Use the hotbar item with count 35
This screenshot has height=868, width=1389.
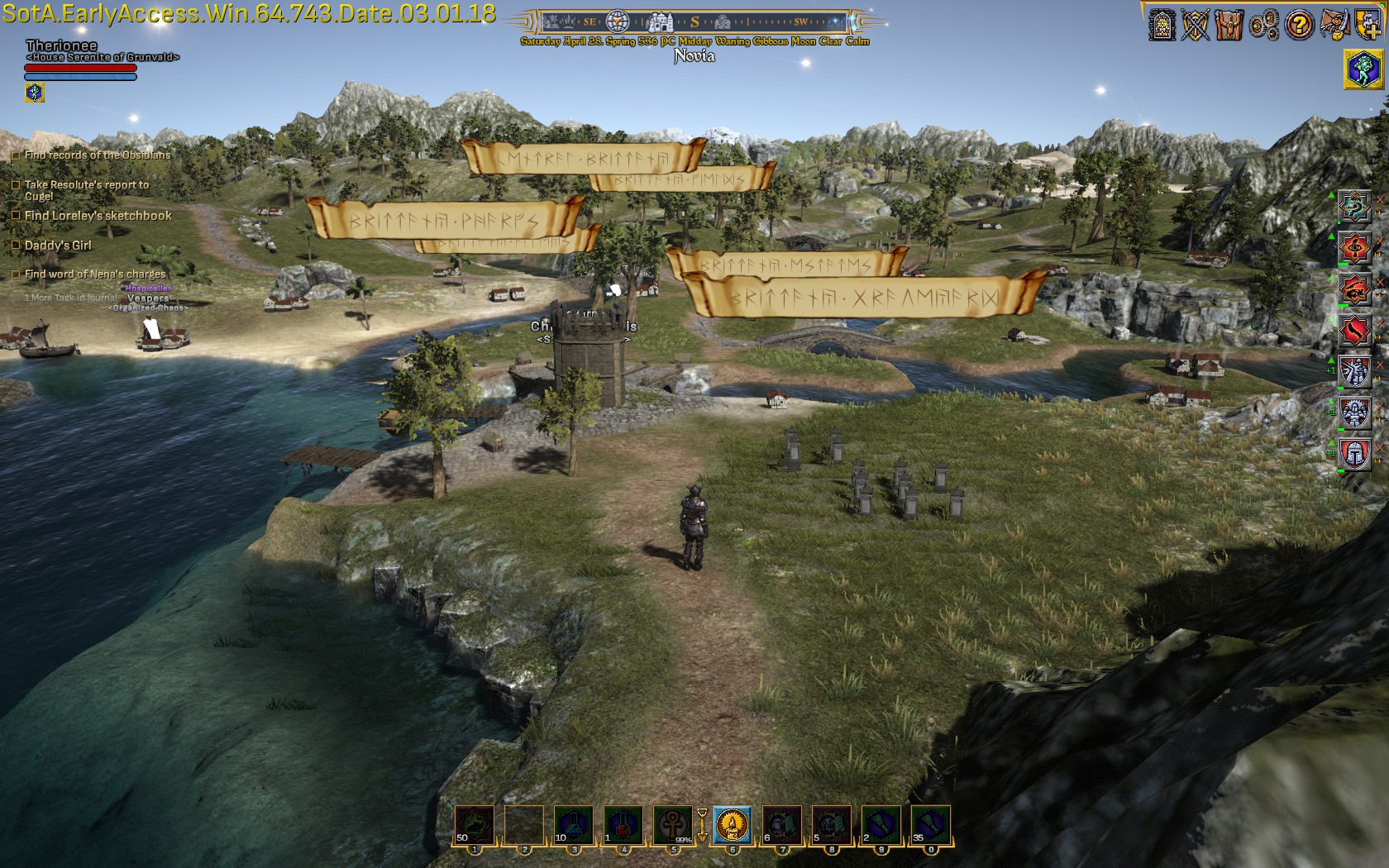point(930,824)
